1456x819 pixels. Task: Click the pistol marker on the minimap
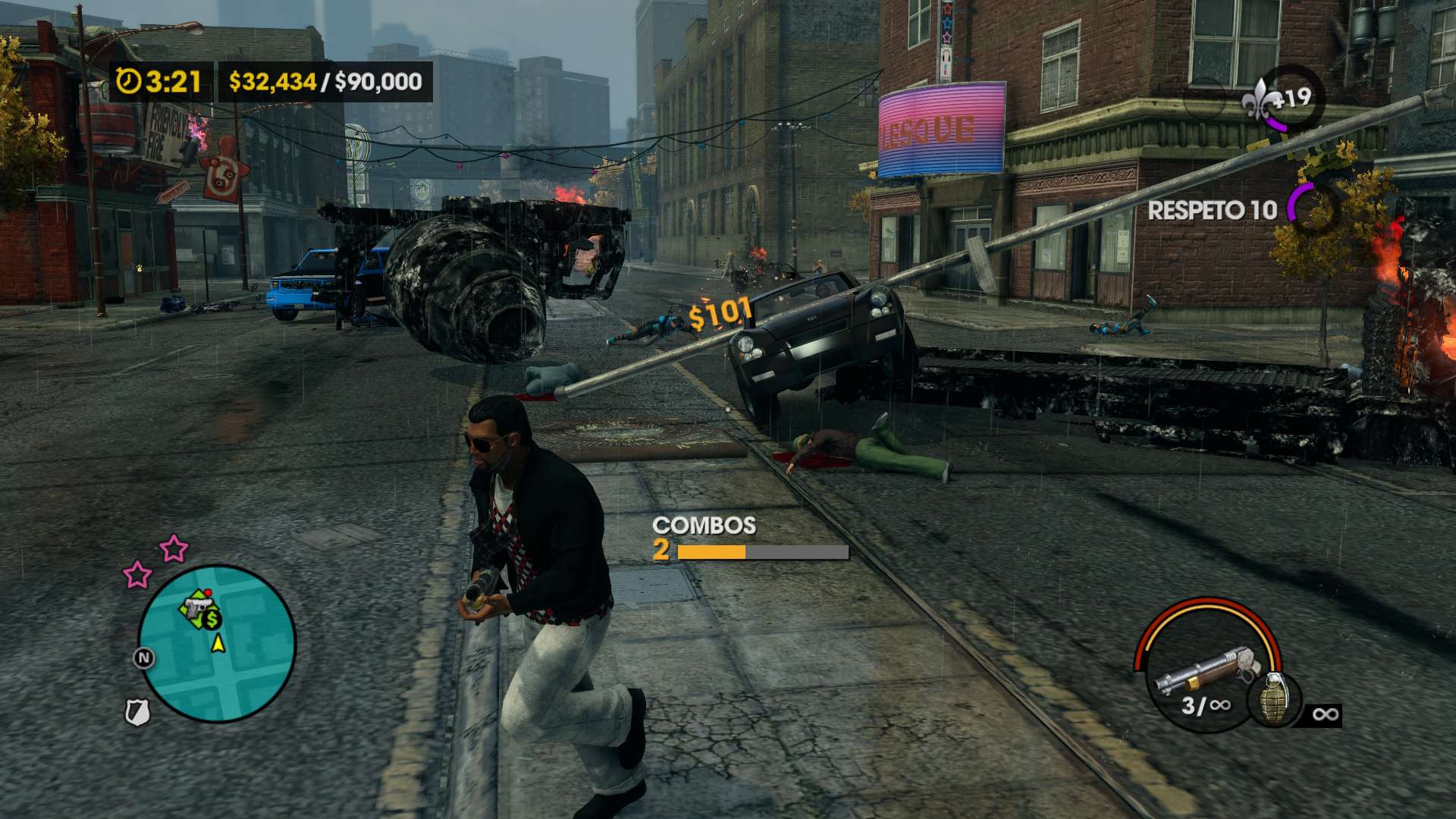coord(196,607)
